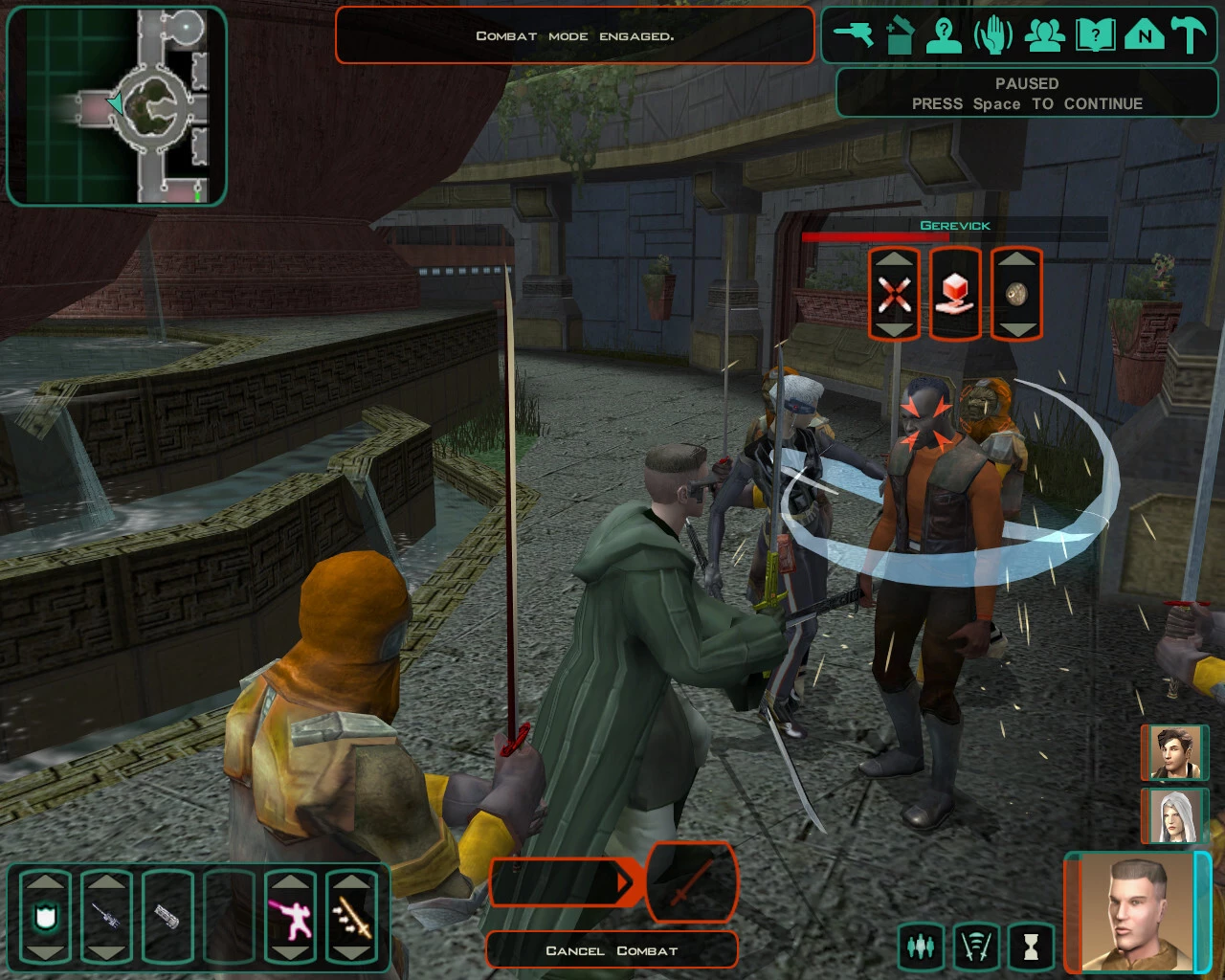Use the grenade action on Gerevick
Viewport: 1225px width, 980px height.
pyautogui.click(x=1016, y=294)
